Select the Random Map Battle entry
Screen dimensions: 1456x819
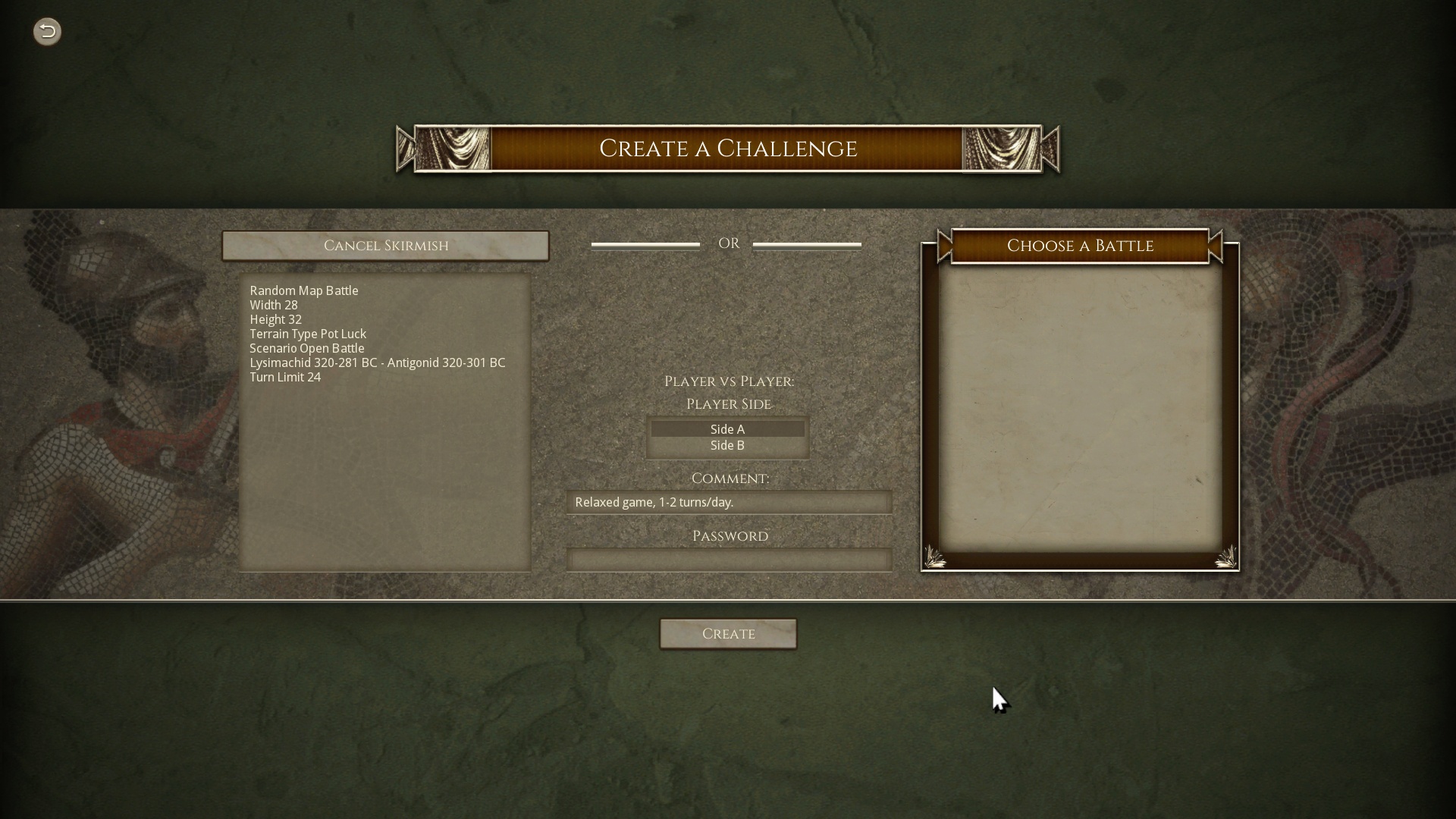tap(303, 290)
